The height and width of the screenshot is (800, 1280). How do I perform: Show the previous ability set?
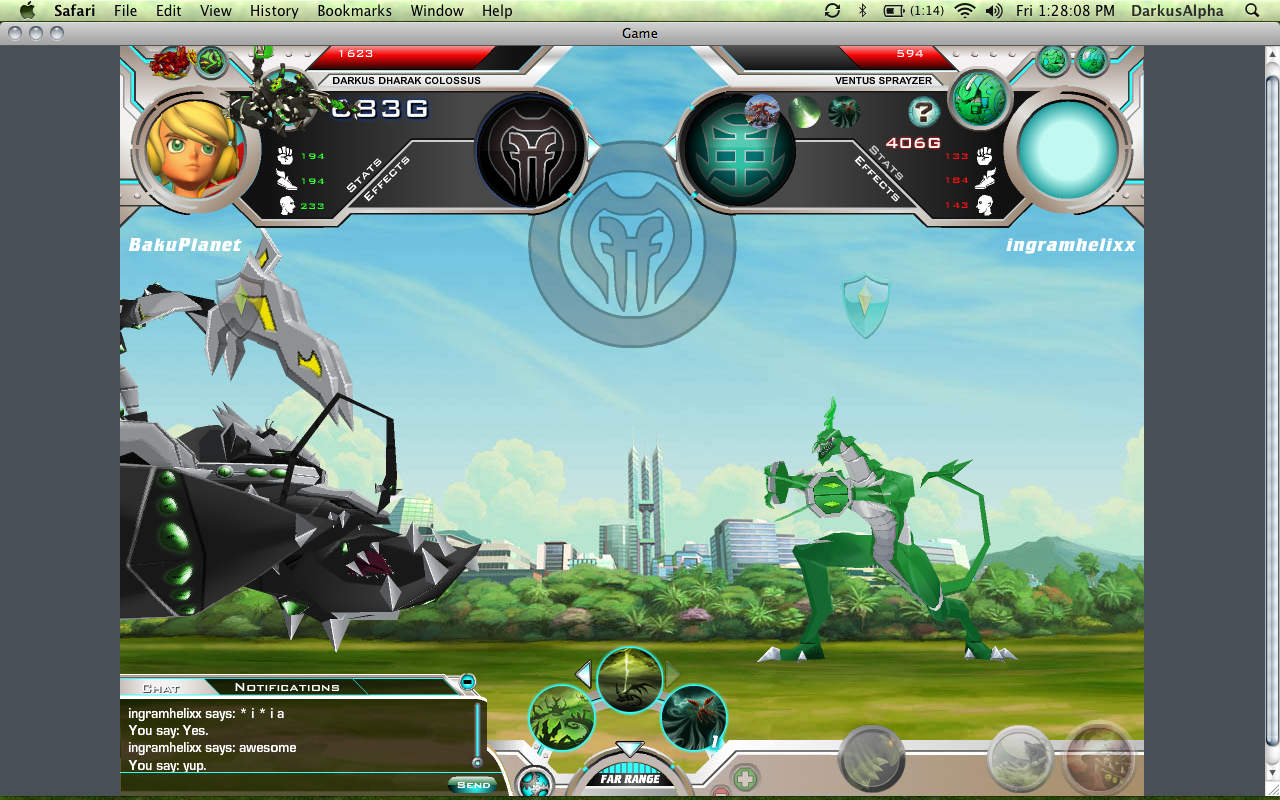pyautogui.click(x=584, y=673)
